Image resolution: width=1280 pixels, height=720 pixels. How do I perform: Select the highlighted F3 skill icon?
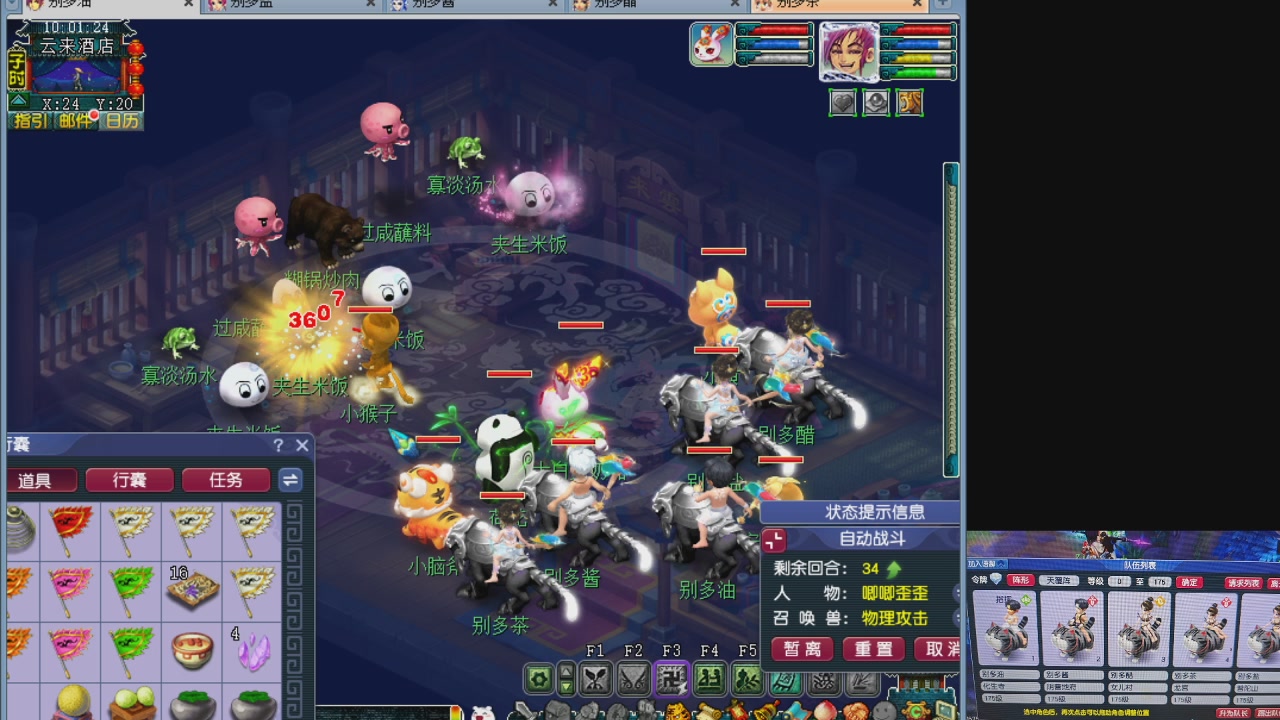coord(672,679)
